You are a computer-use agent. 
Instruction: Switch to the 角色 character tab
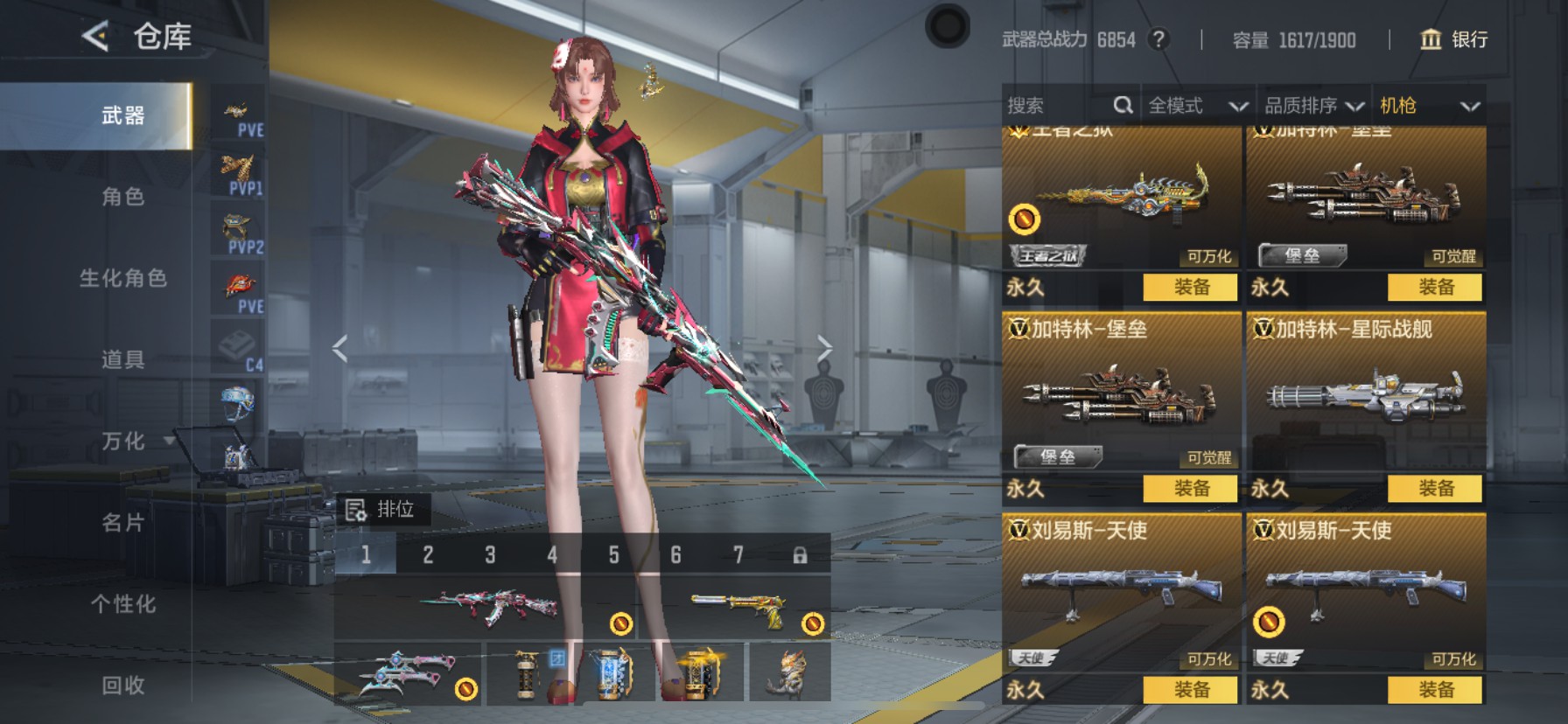click(x=122, y=197)
